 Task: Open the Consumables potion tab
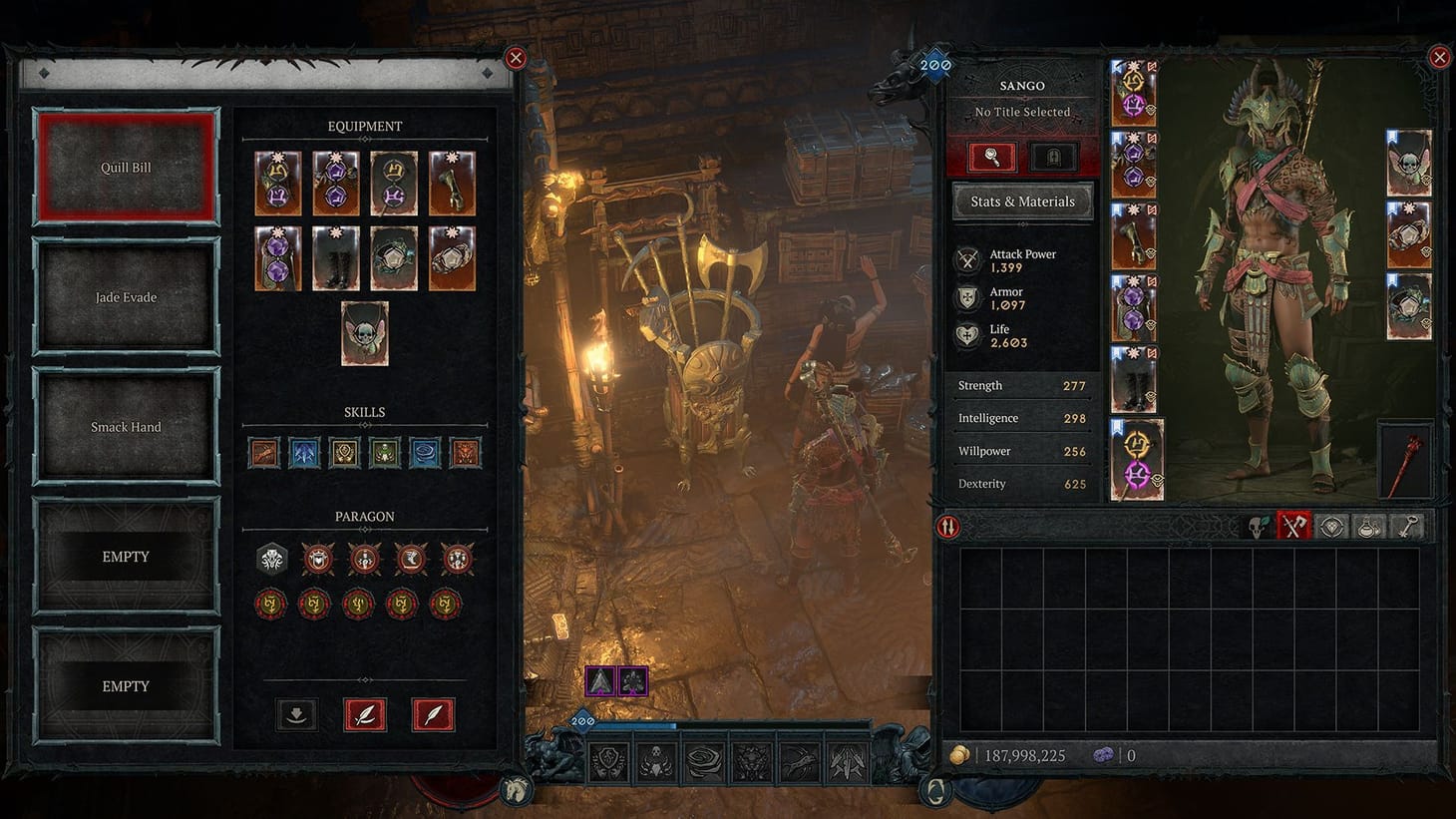coord(1369,526)
